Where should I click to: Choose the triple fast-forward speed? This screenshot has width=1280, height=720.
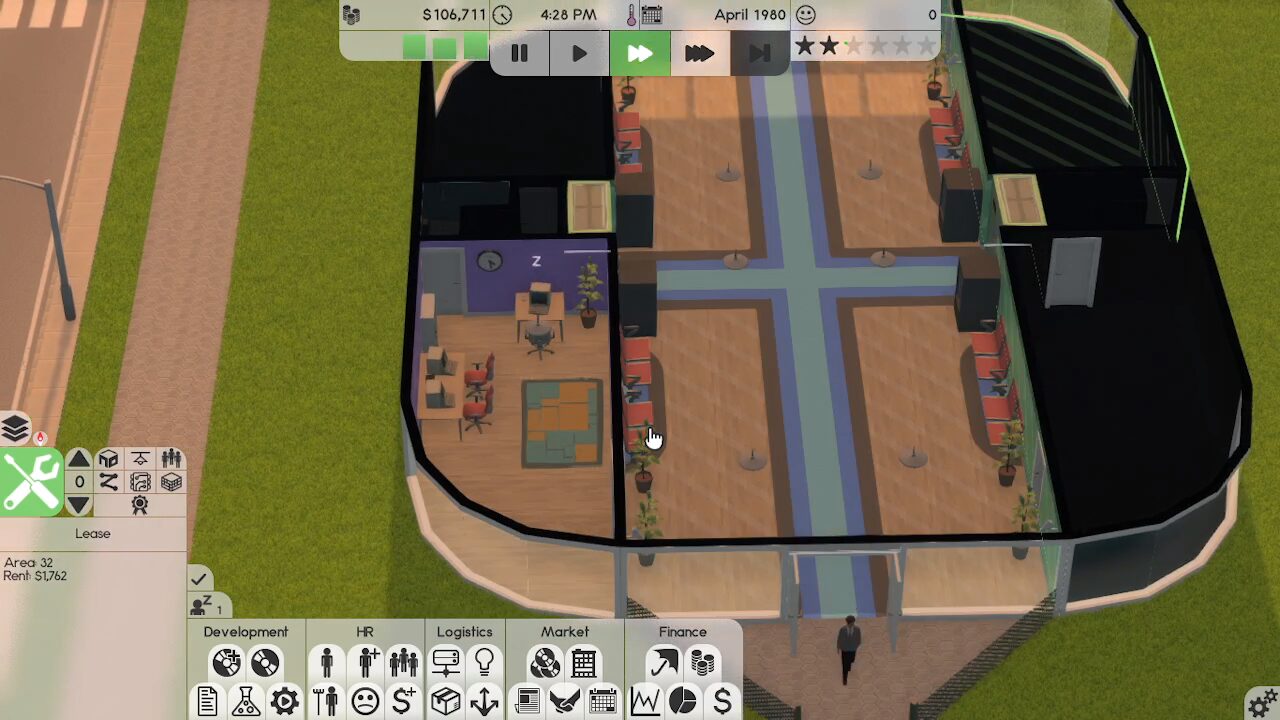pyautogui.click(x=699, y=53)
